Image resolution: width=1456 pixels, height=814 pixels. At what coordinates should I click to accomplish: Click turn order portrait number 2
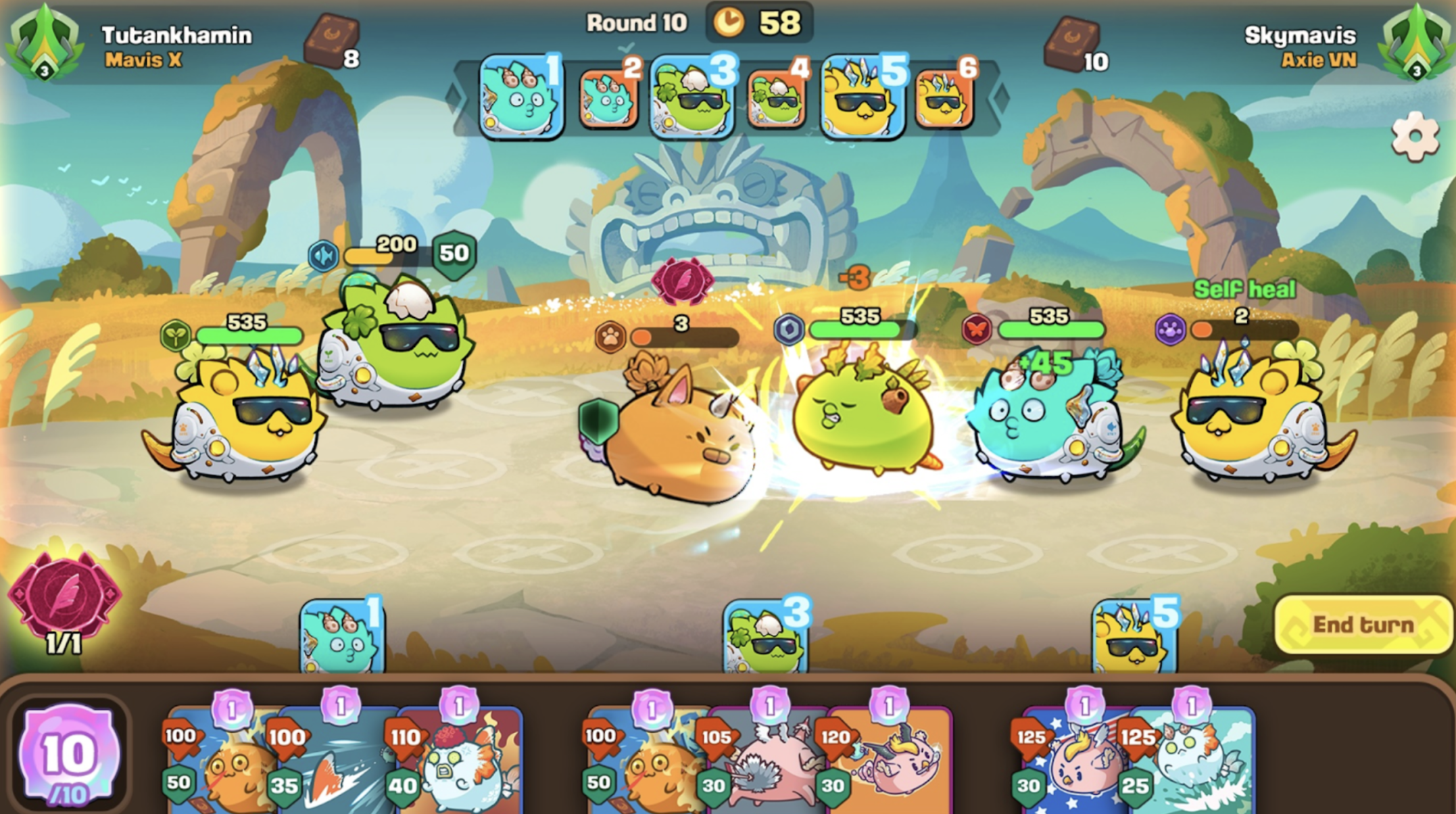click(x=608, y=98)
